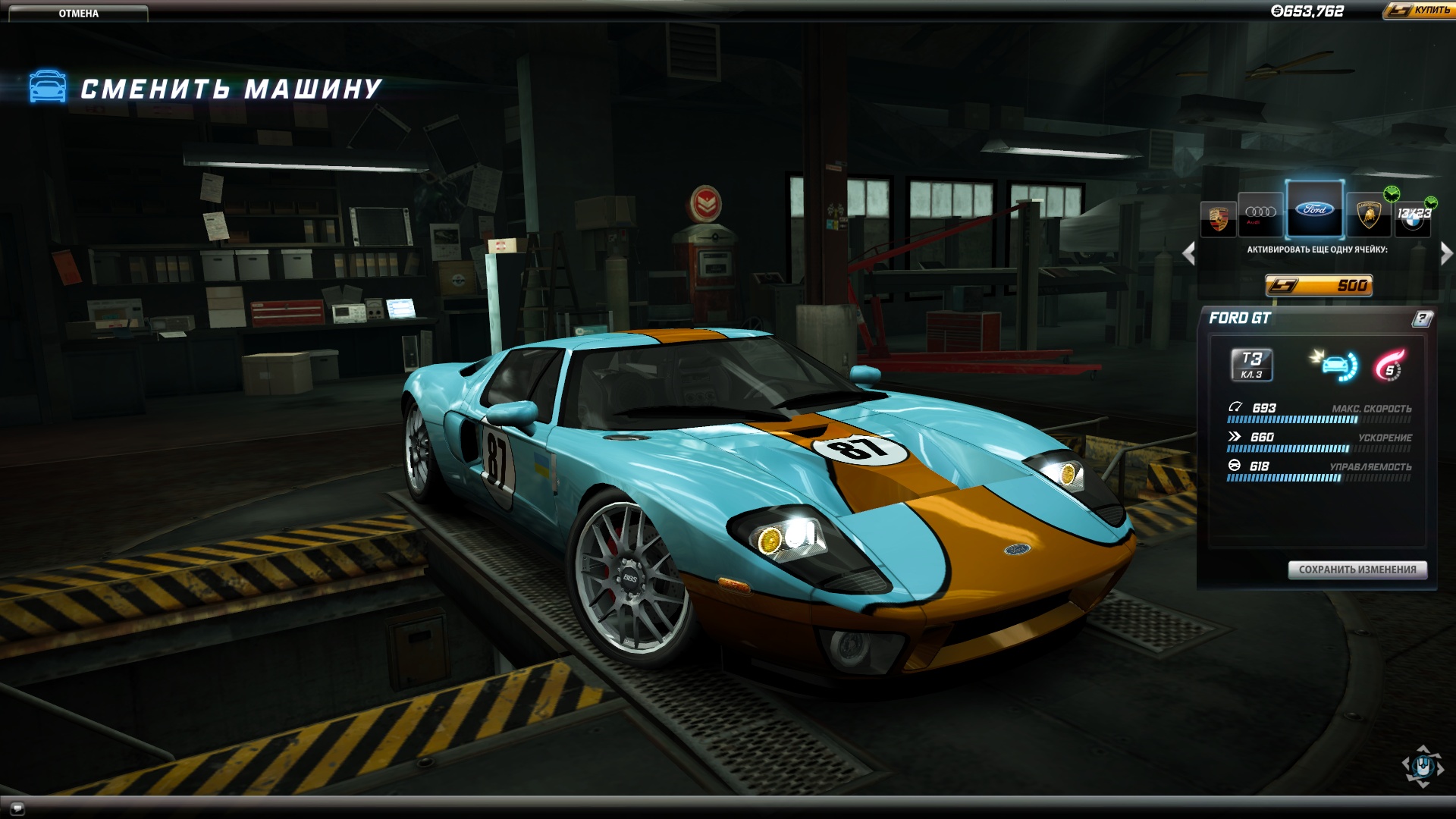Open the Ford GT help question mark
Viewport: 1456px width, 819px height.
[x=1422, y=318]
